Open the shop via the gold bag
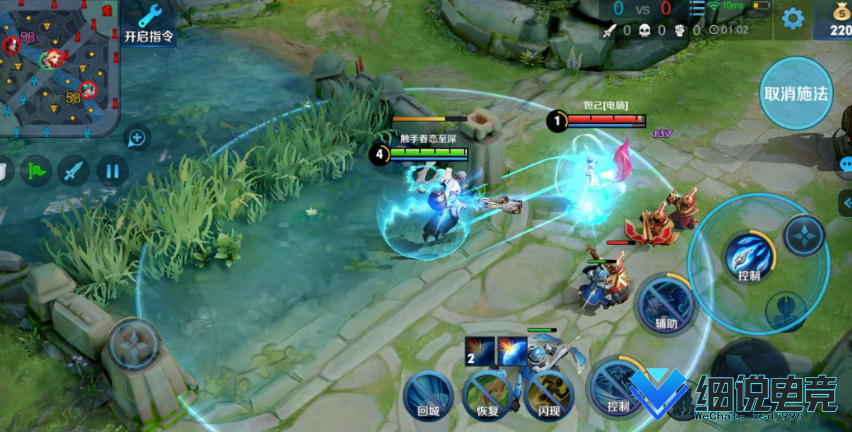Screen dimensions: 852x432 click(838, 20)
